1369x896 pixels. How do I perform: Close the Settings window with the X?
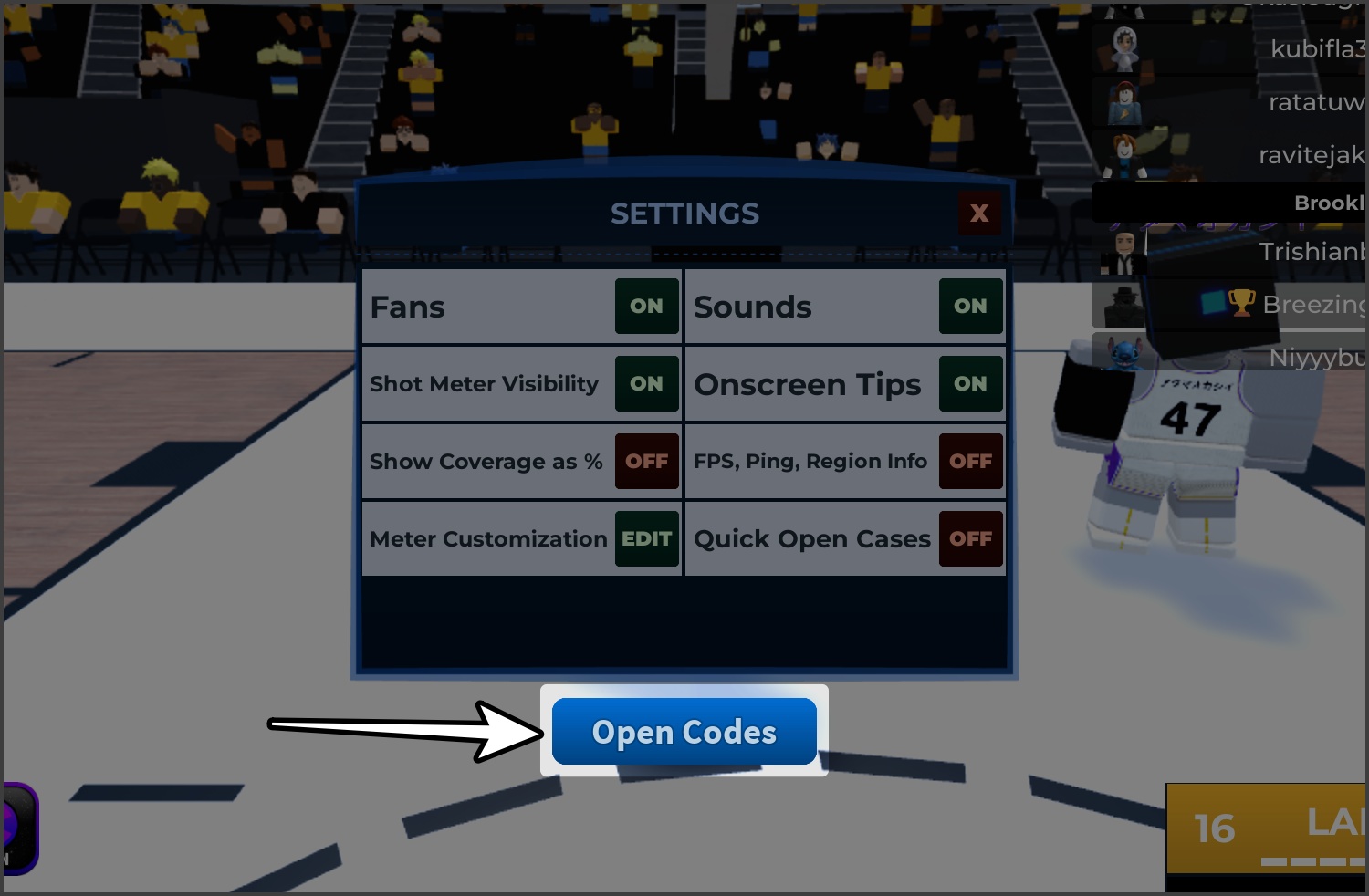pos(979,213)
